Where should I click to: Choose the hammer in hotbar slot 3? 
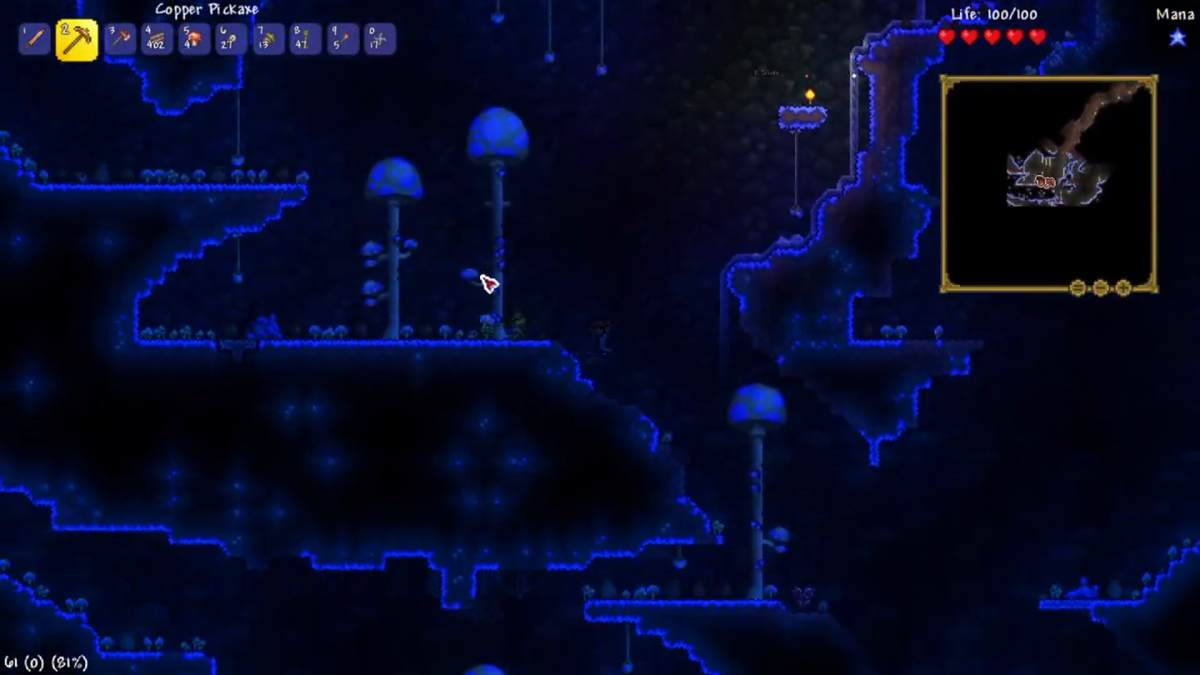[121, 40]
